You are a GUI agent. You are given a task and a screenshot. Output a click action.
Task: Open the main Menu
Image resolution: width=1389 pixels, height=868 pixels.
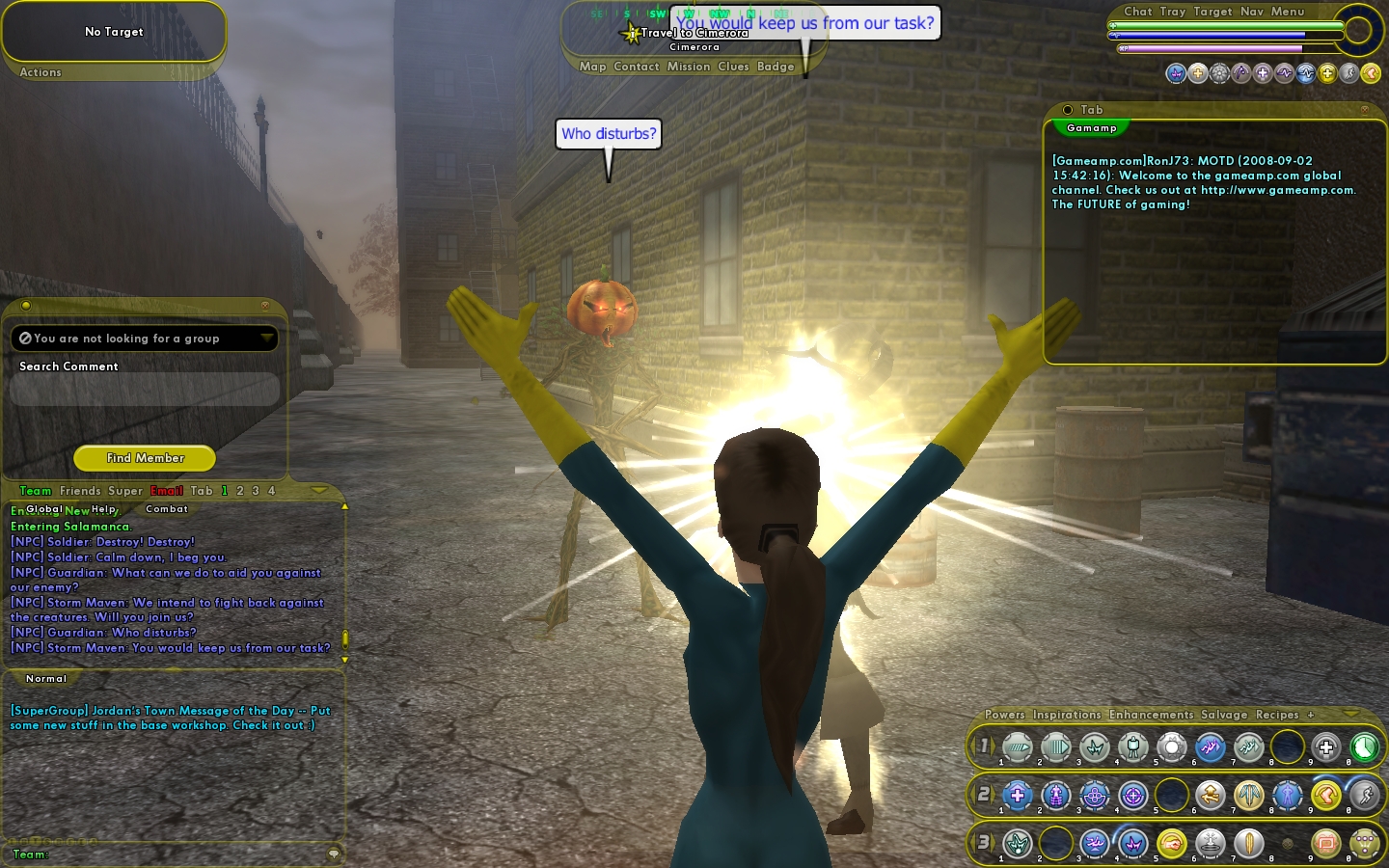(1288, 12)
